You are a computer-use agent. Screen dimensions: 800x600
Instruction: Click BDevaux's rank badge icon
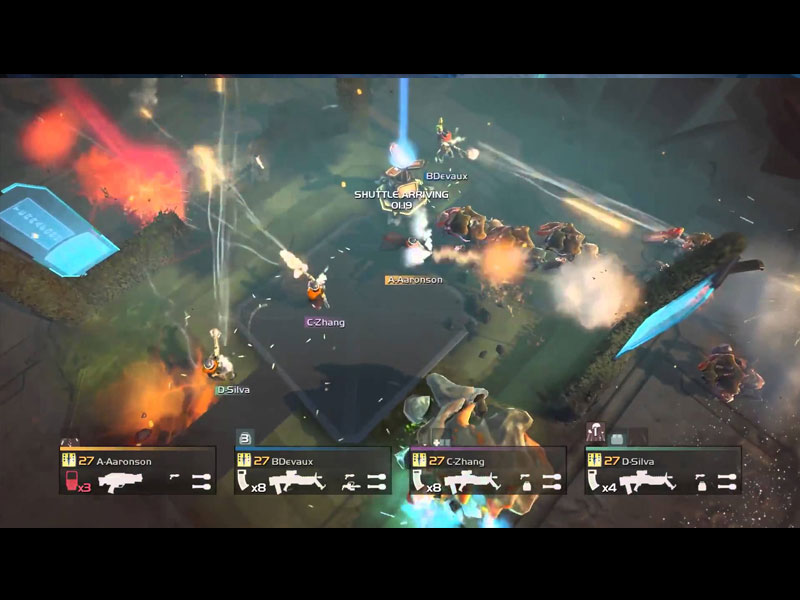pyautogui.click(x=244, y=460)
